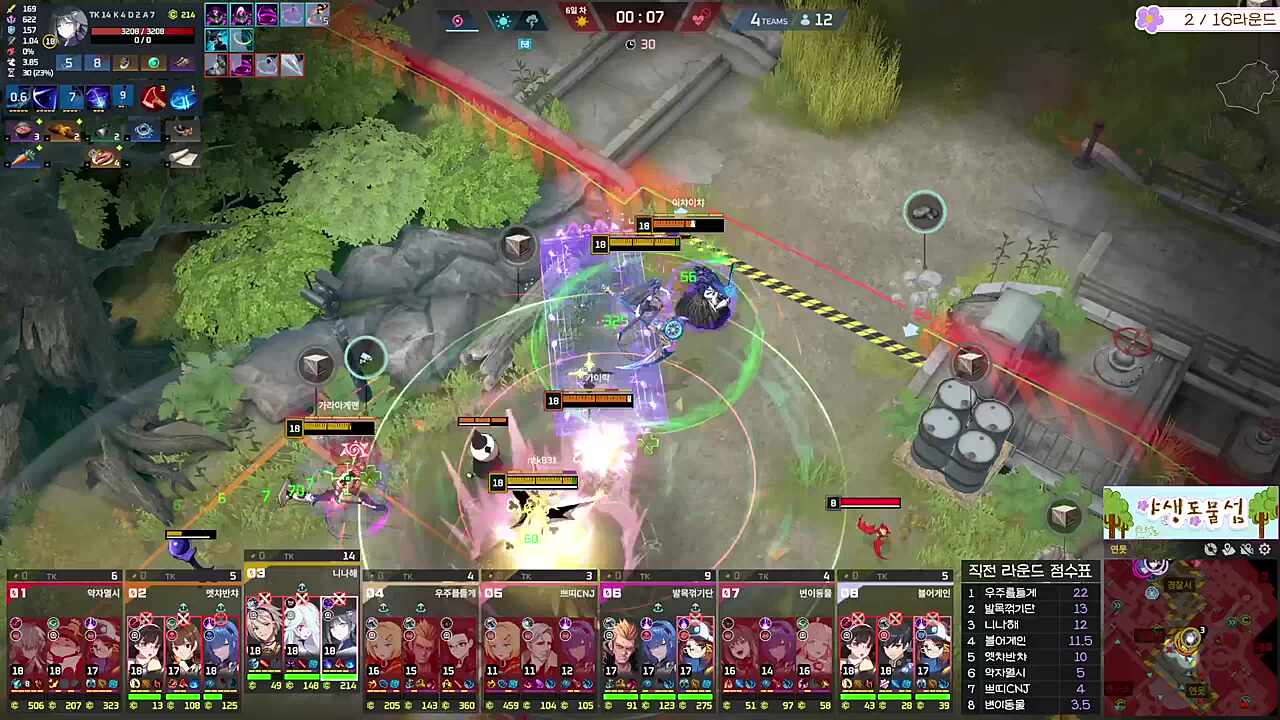Click the carrot item slot

24,158
